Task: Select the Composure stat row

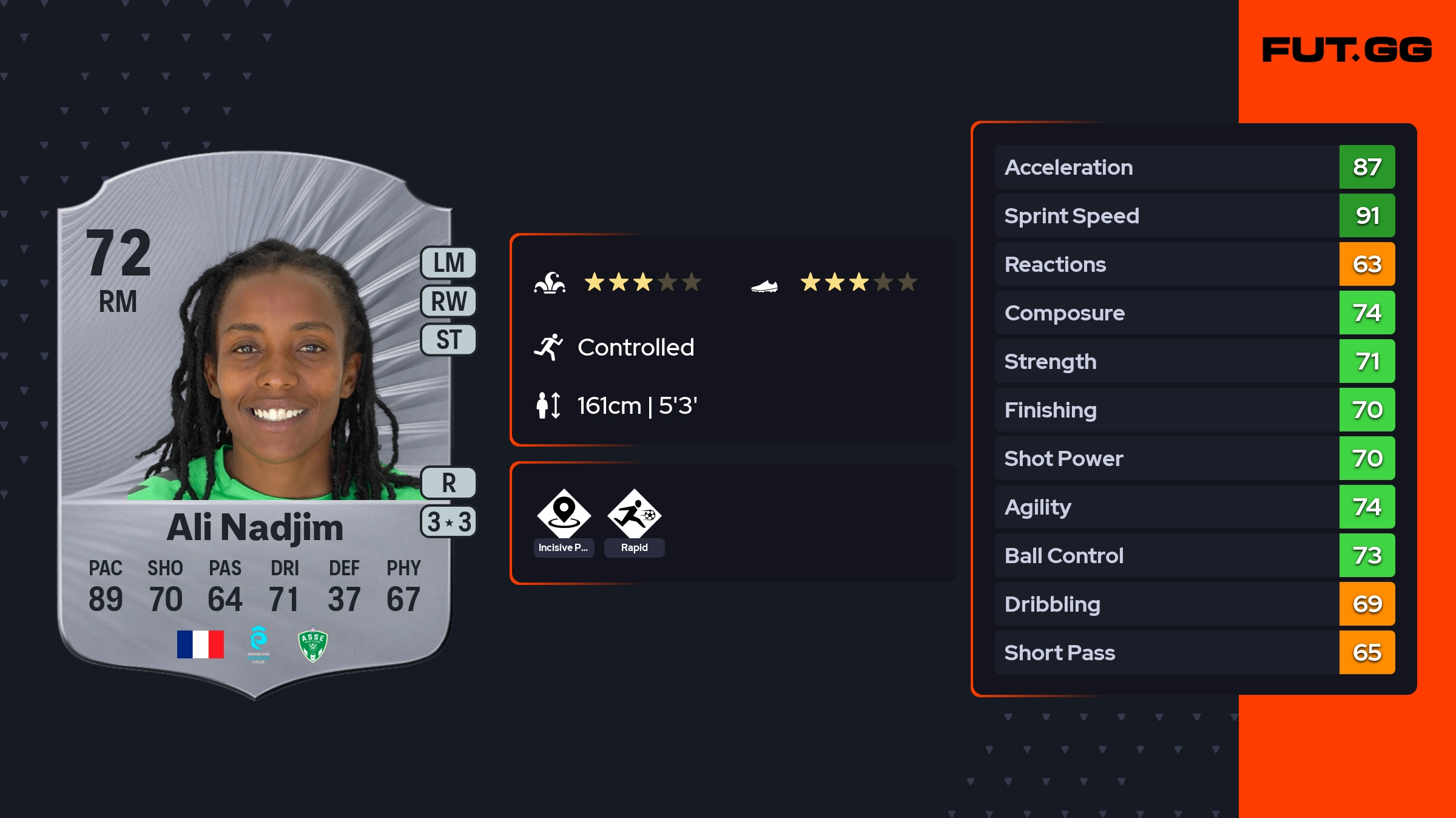Action: click(1194, 313)
